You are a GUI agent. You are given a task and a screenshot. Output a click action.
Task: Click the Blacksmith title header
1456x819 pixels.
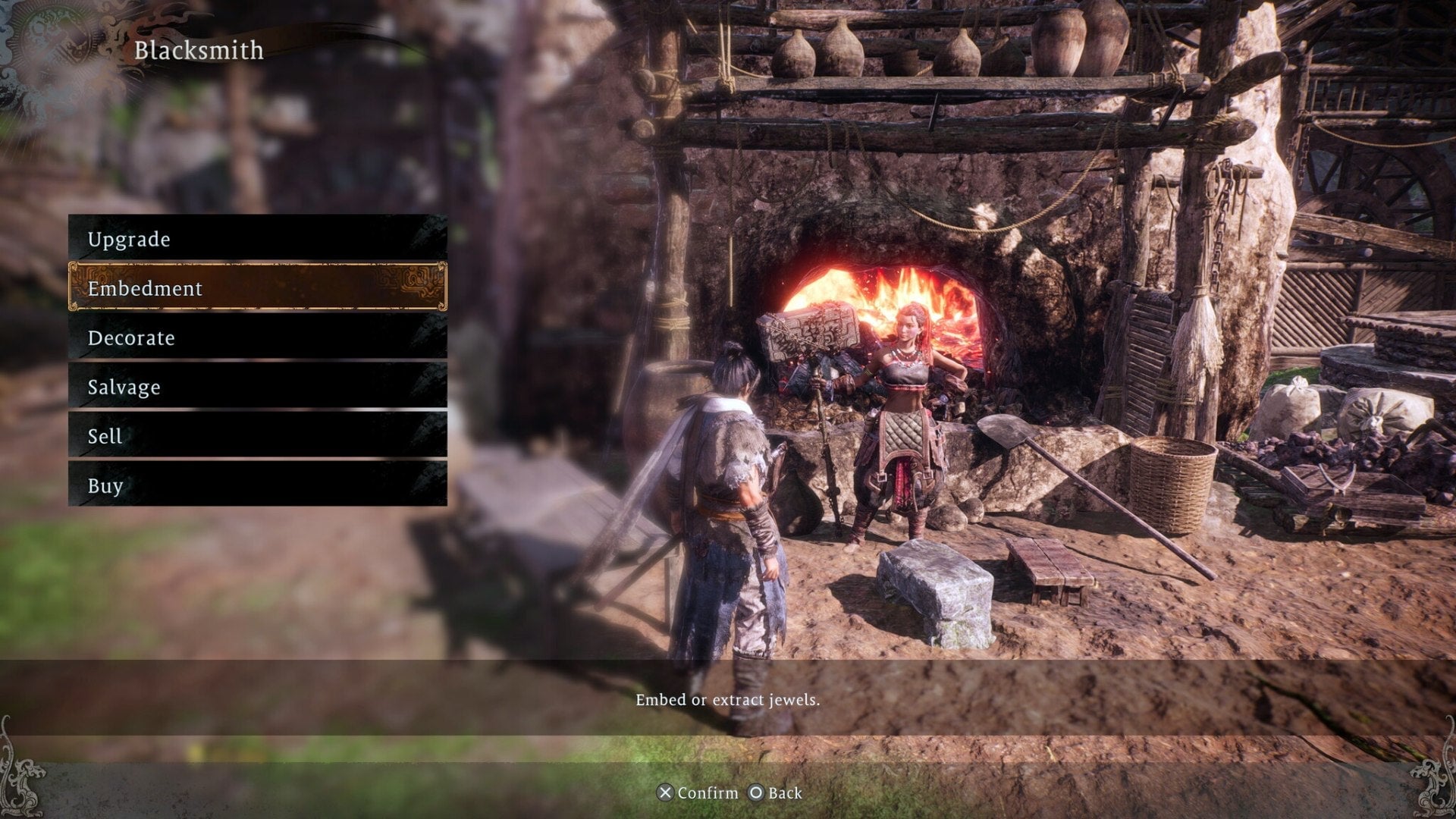click(x=199, y=51)
